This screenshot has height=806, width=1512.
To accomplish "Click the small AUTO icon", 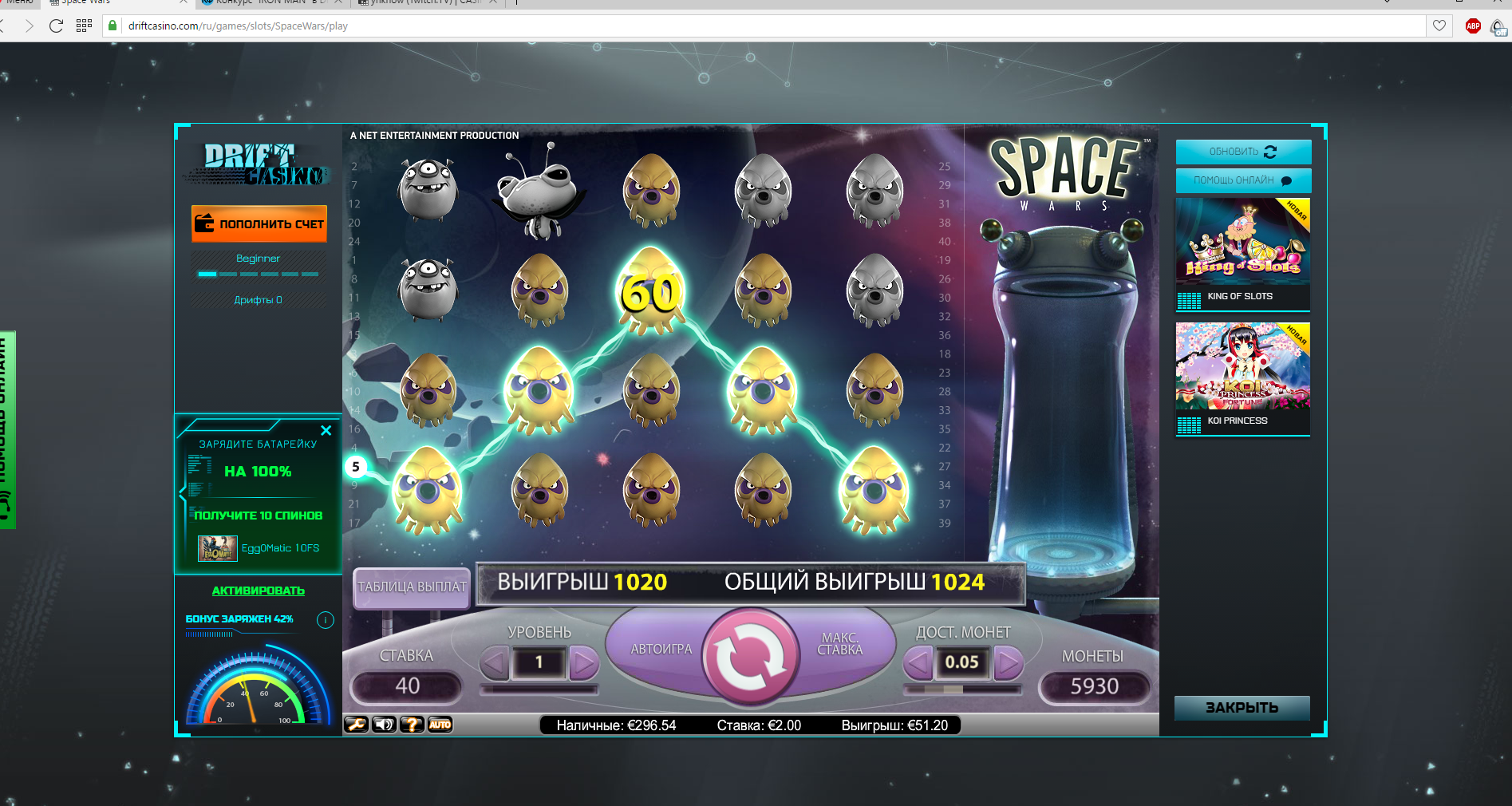I will click(x=440, y=725).
